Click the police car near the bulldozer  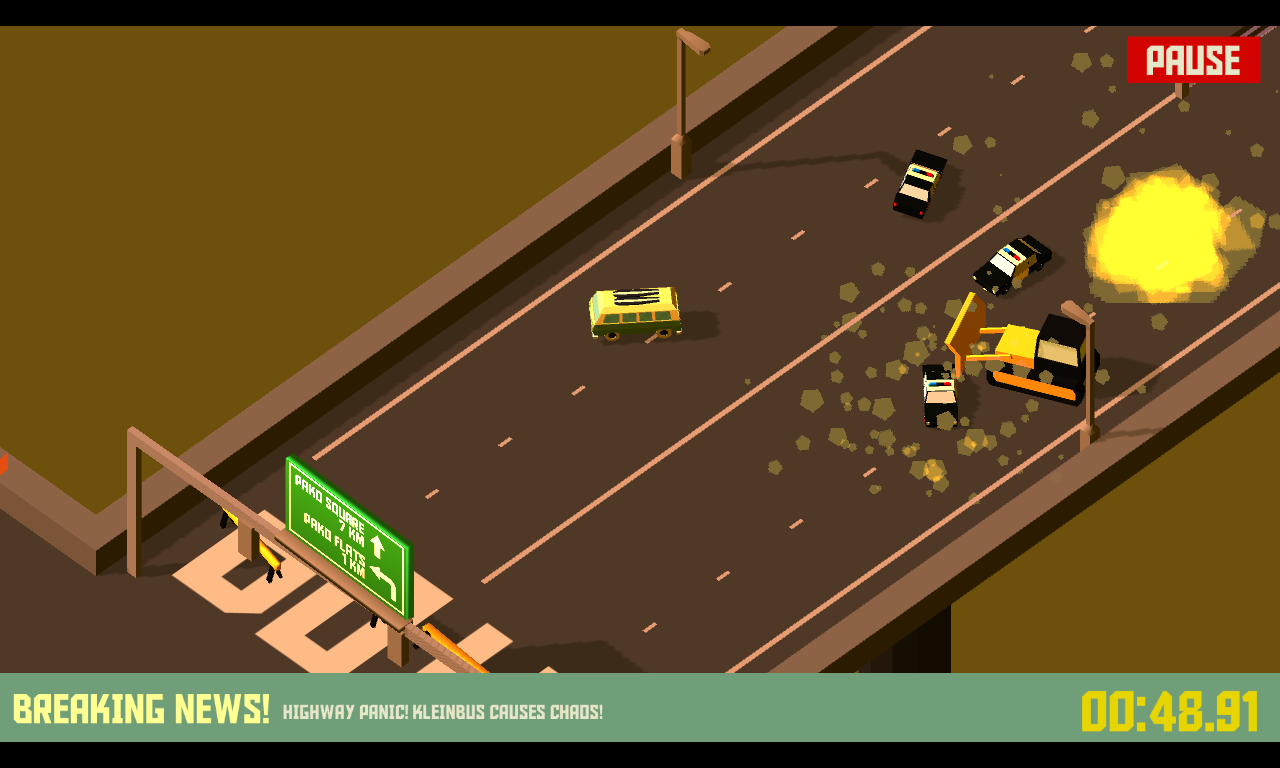point(938,395)
